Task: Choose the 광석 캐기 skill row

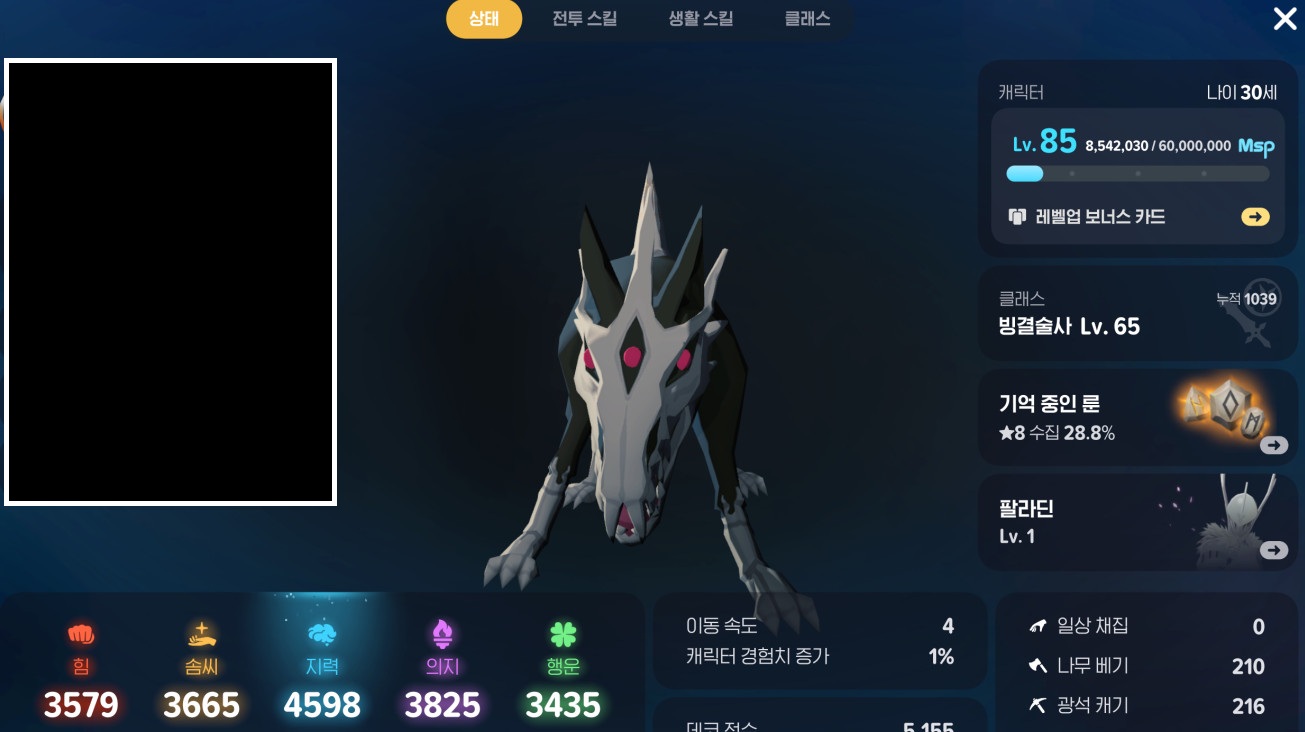Action: click(x=1146, y=706)
